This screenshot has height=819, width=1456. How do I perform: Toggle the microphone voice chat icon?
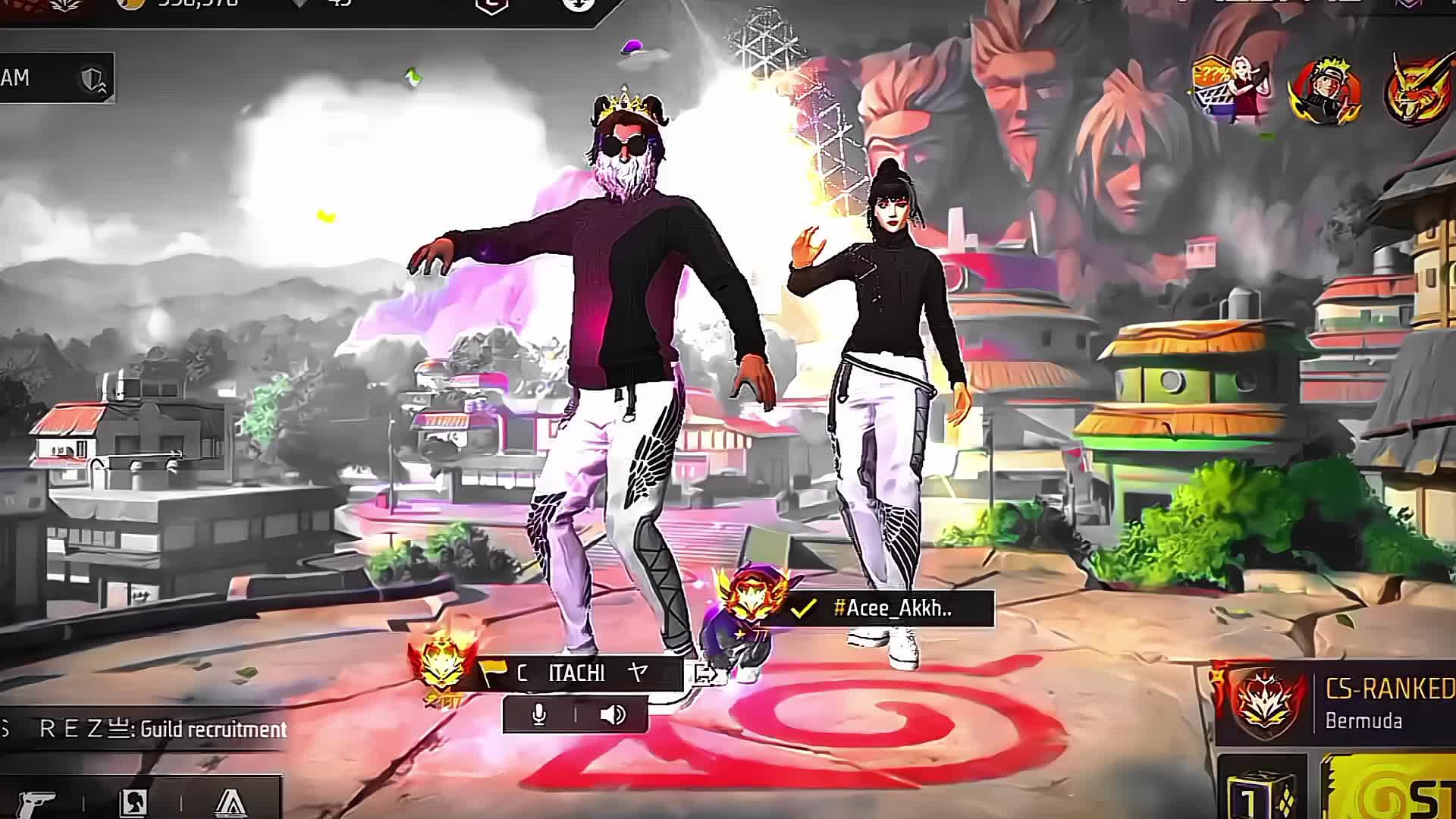pyautogui.click(x=539, y=714)
